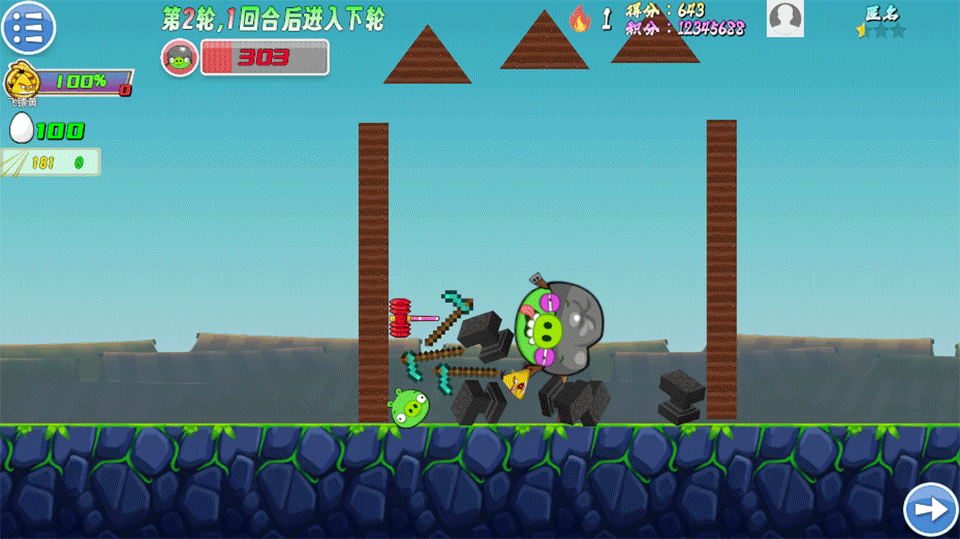Open the round list menu button

(28, 27)
